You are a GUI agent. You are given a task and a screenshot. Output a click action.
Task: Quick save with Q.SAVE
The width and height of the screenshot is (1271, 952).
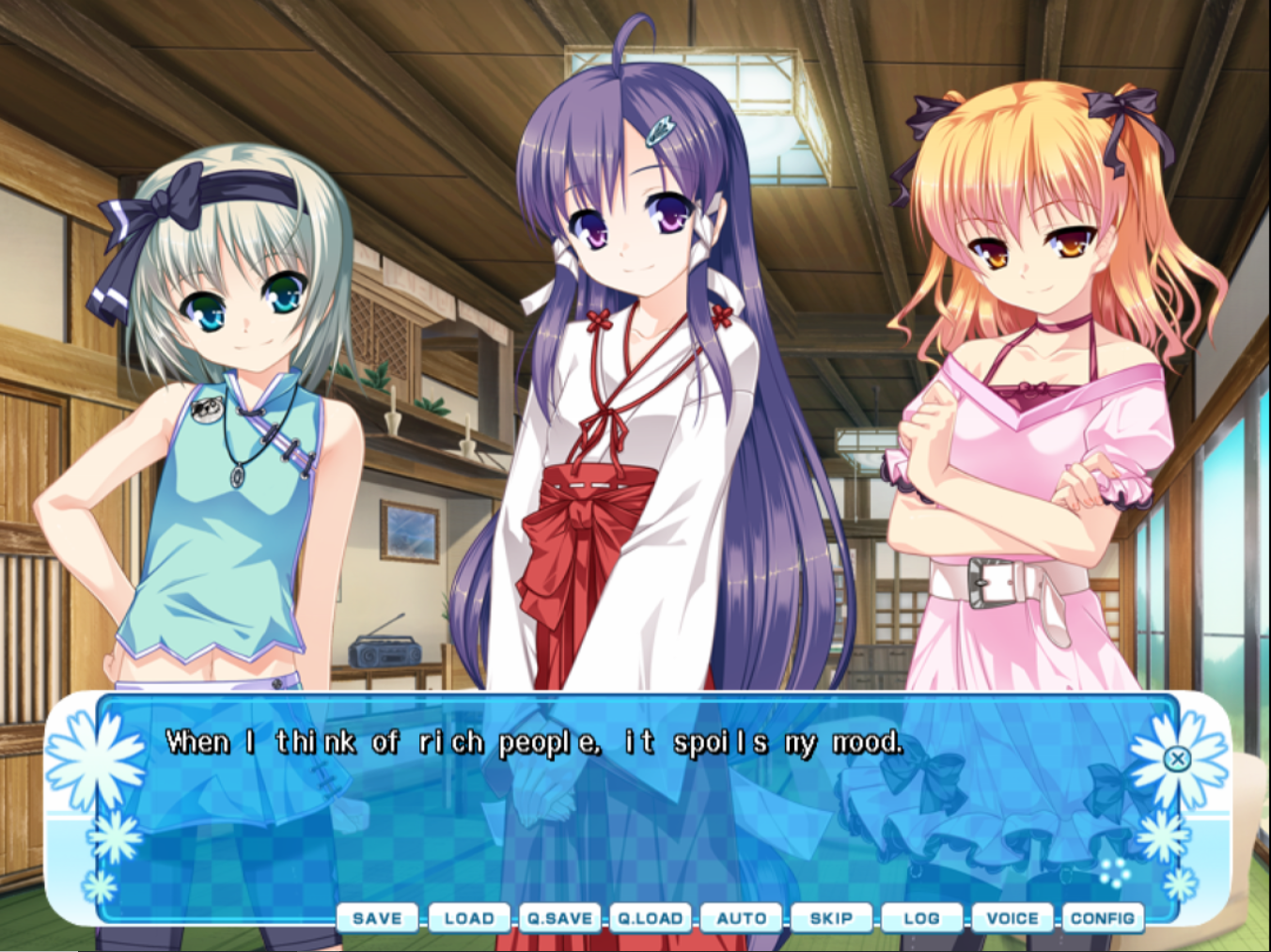click(559, 918)
